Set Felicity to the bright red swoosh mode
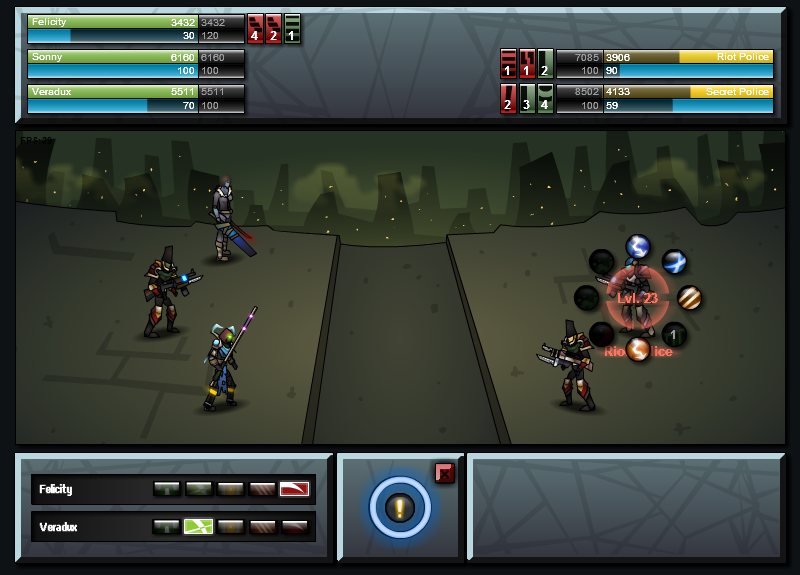The image size is (800, 575). 294,489
